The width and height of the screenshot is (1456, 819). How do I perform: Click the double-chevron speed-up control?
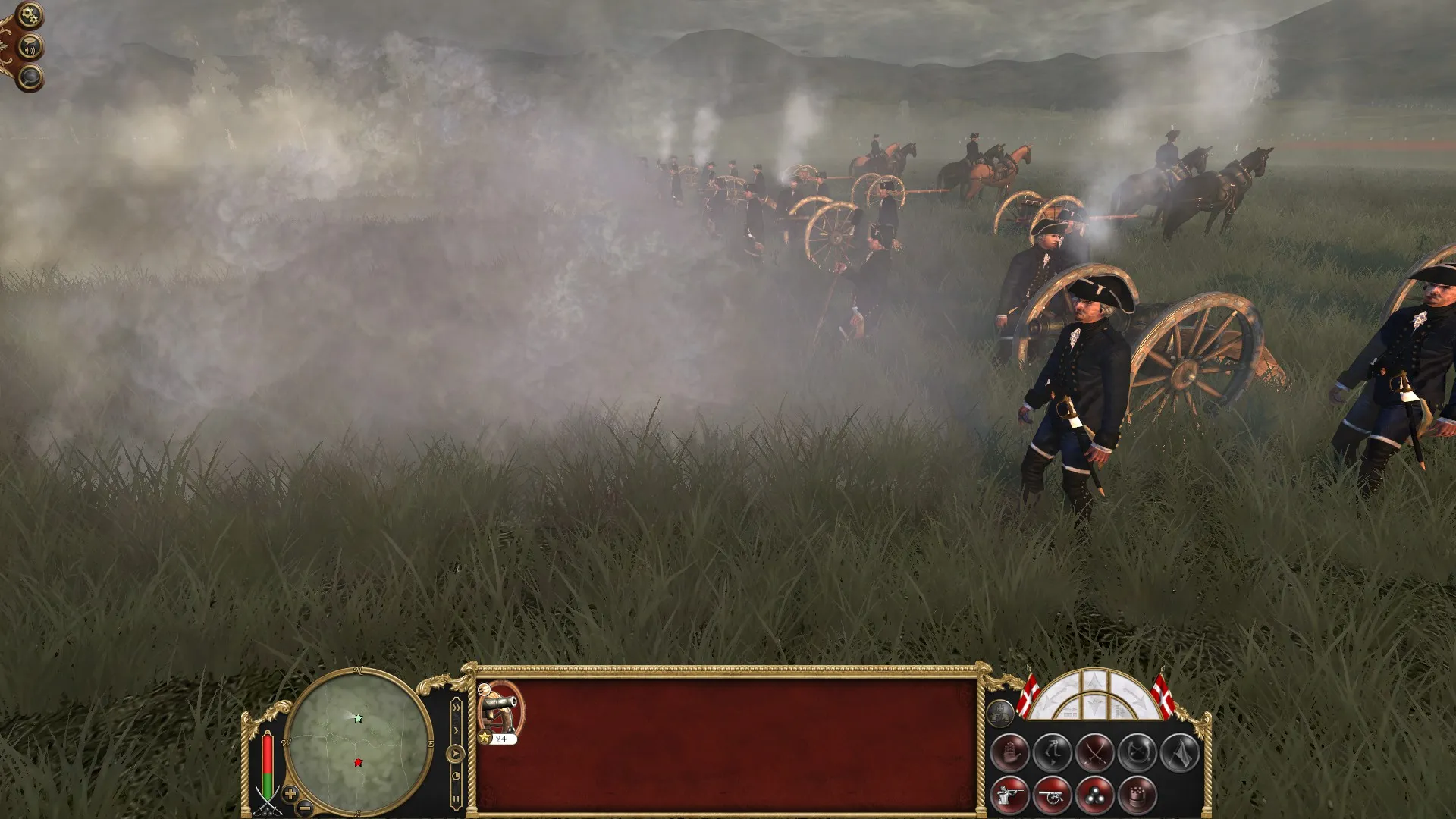456,706
